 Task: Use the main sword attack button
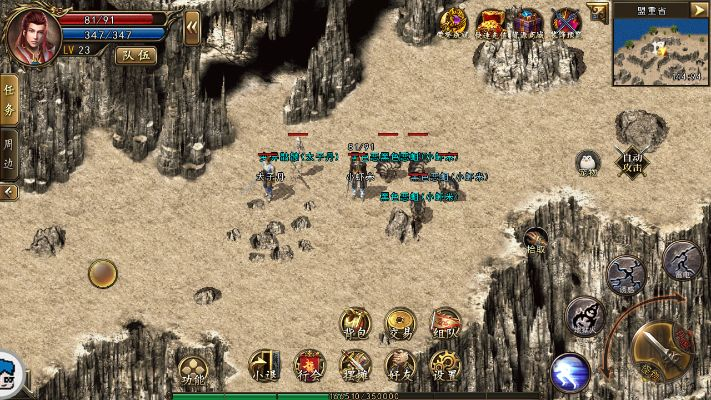pos(658,345)
